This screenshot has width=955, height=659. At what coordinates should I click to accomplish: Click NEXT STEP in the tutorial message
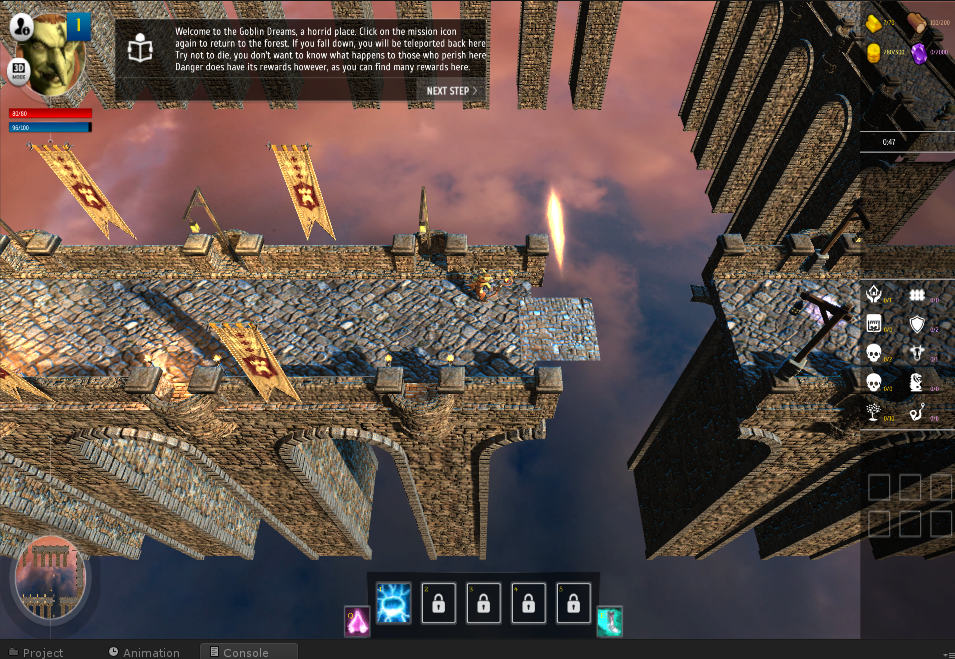(x=452, y=90)
